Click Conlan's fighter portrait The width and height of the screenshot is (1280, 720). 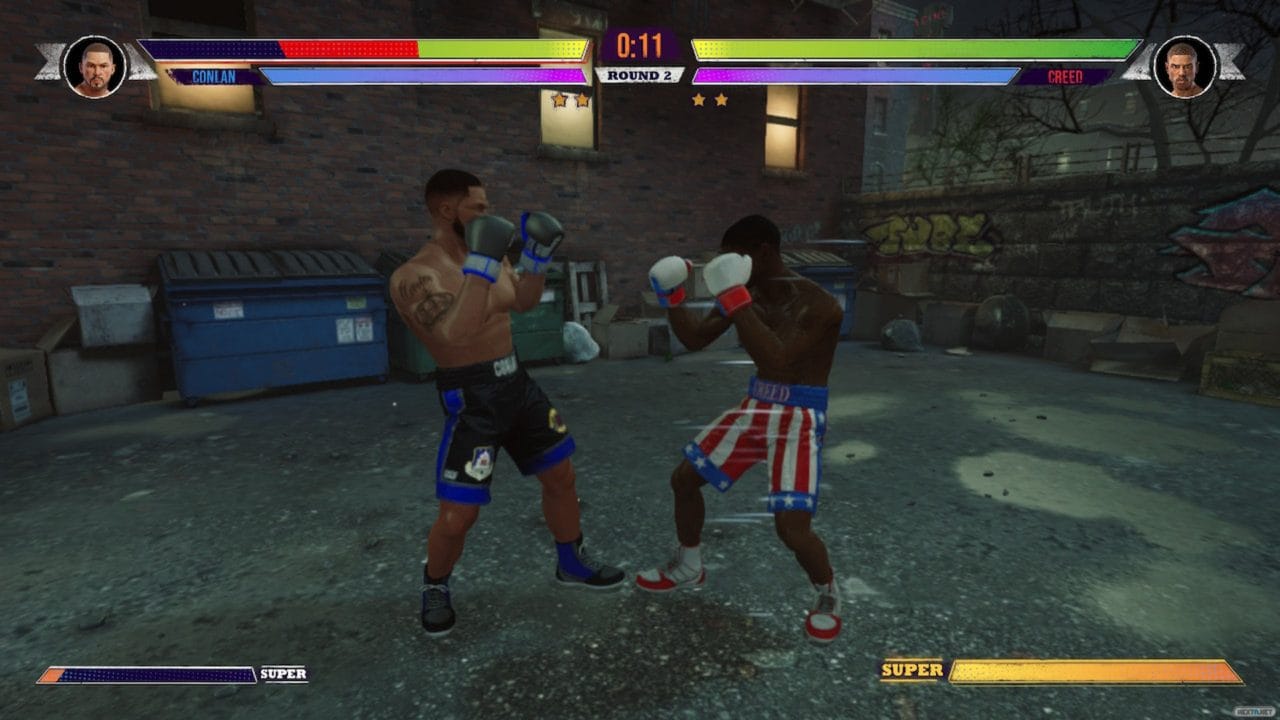(95, 66)
